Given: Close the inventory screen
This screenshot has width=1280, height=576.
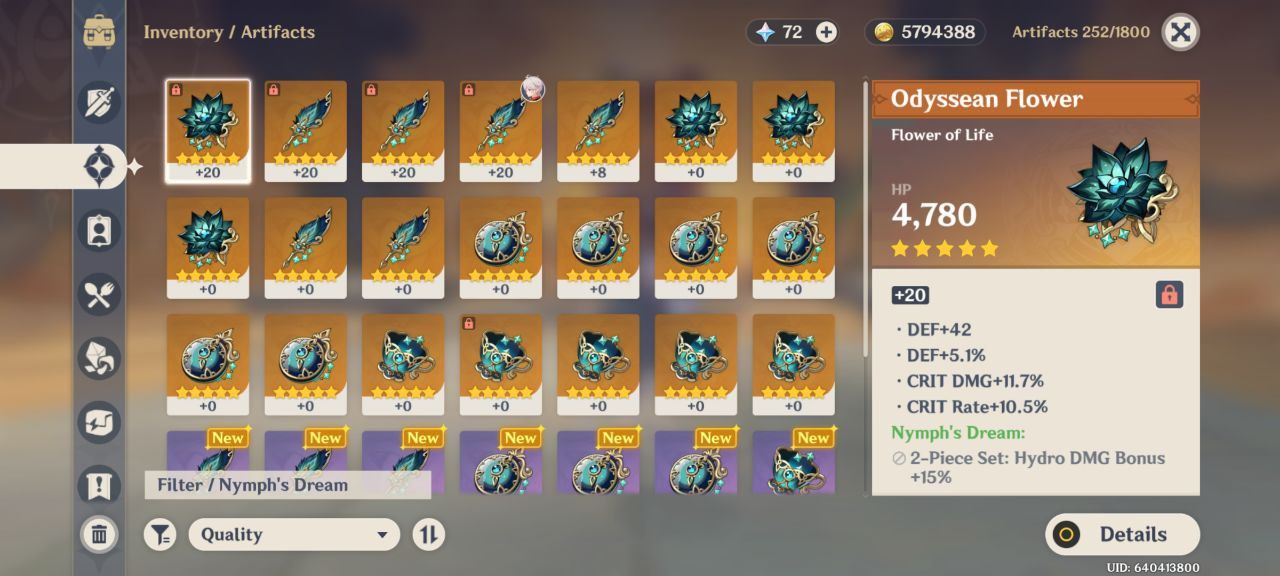Looking at the screenshot, I should click(x=1180, y=32).
